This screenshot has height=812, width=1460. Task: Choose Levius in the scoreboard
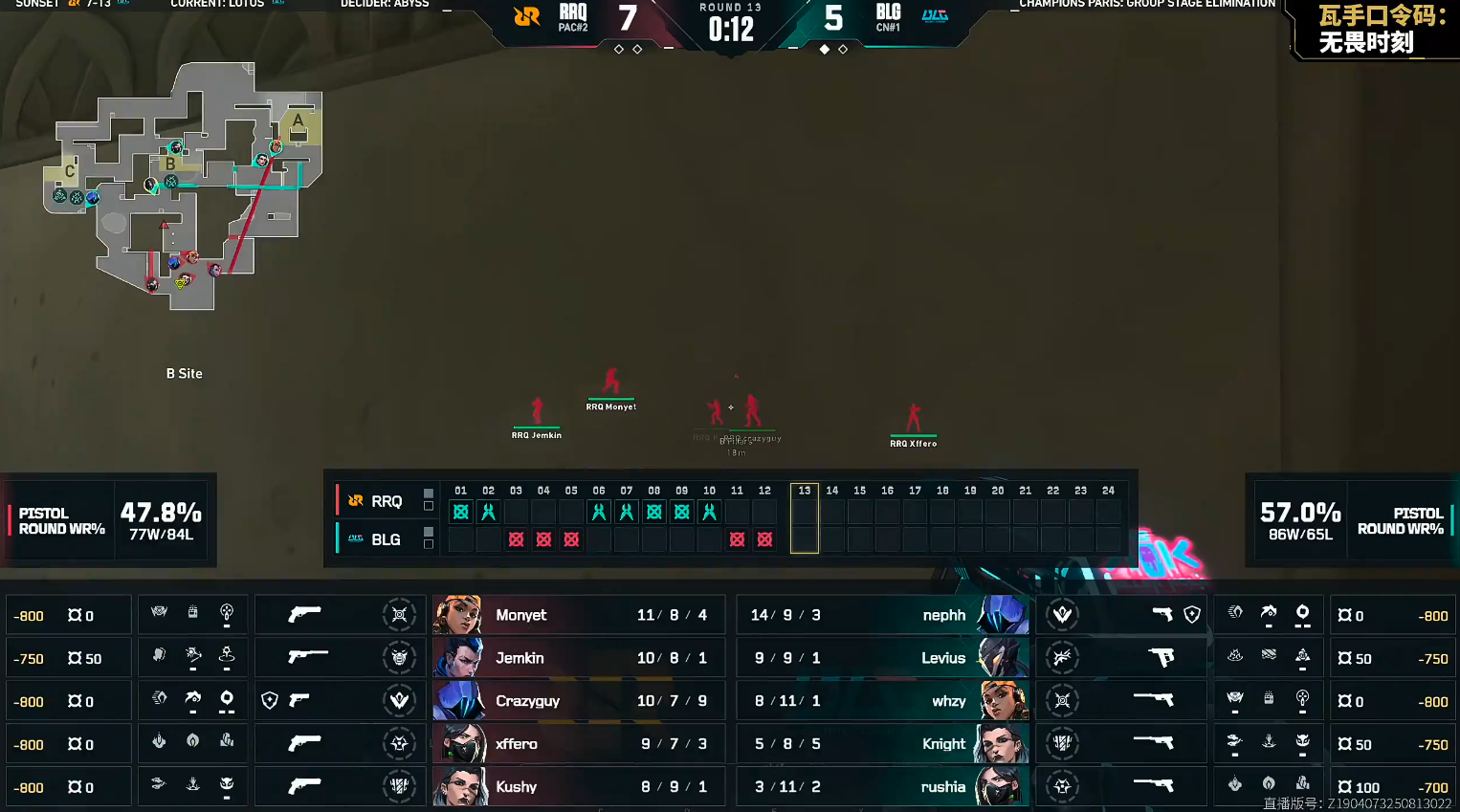pos(880,658)
